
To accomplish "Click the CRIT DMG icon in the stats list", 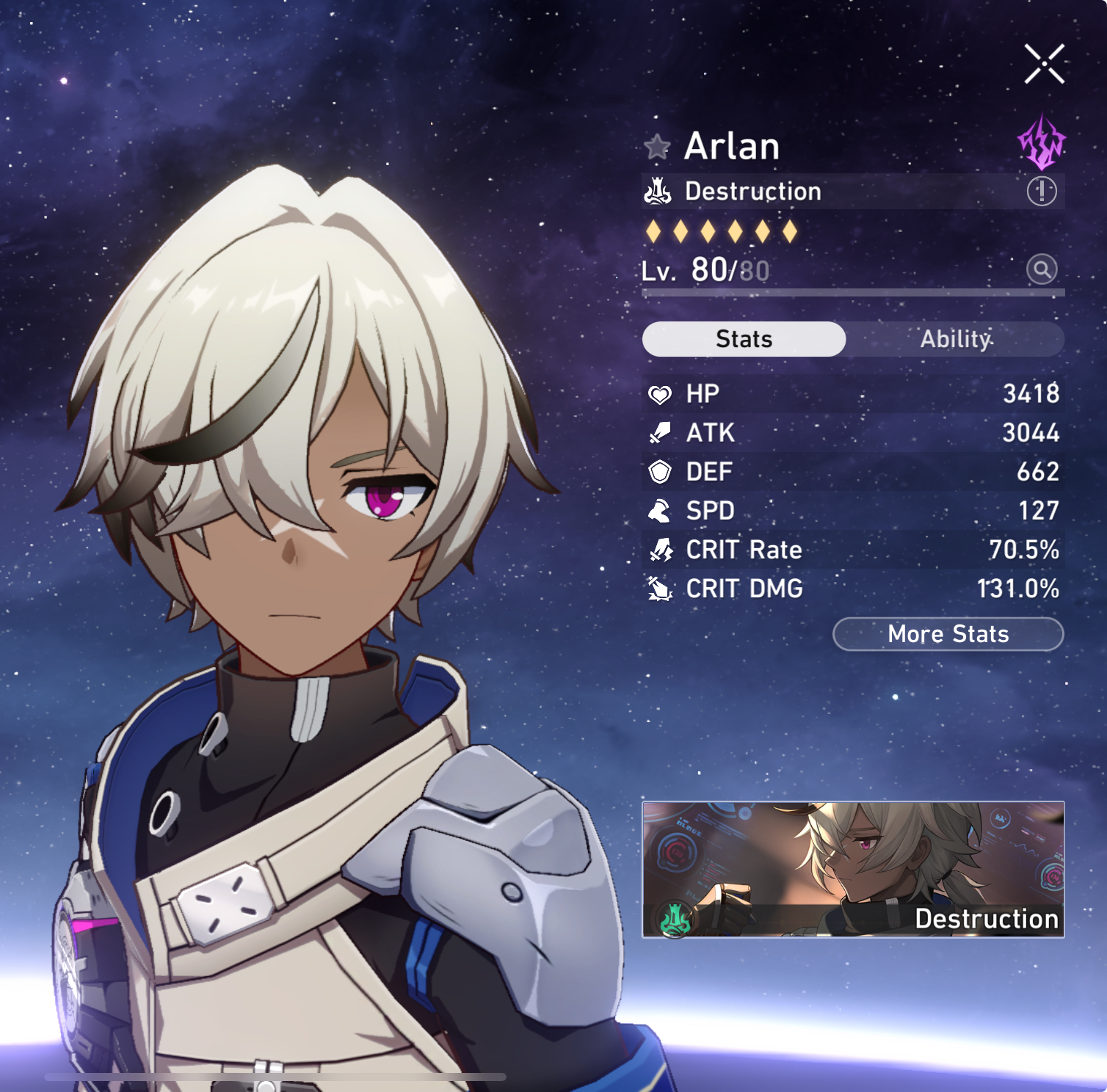I will pyautogui.click(x=661, y=589).
